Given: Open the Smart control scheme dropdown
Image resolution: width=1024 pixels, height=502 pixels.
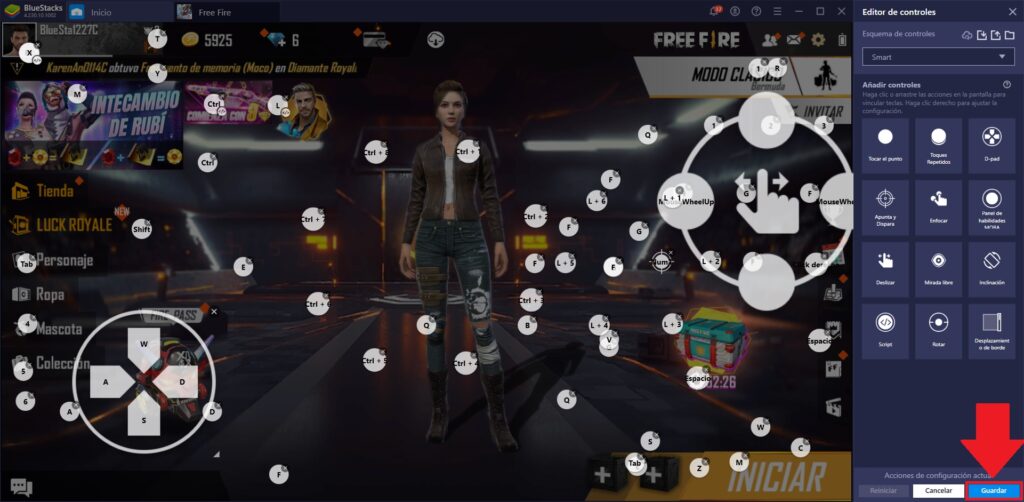Looking at the screenshot, I should (x=937, y=57).
